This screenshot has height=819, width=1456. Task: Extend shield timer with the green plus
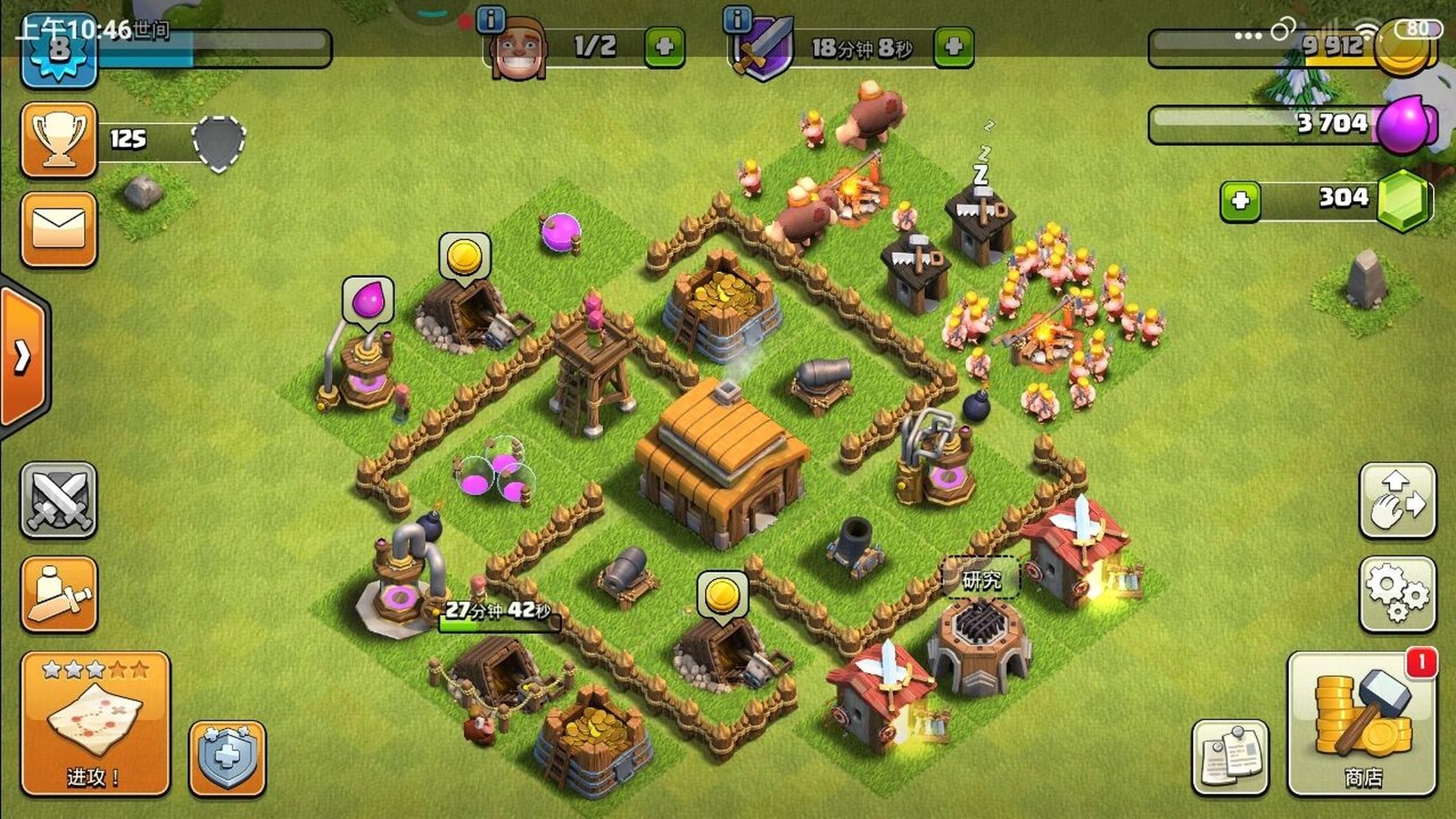point(953,47)
